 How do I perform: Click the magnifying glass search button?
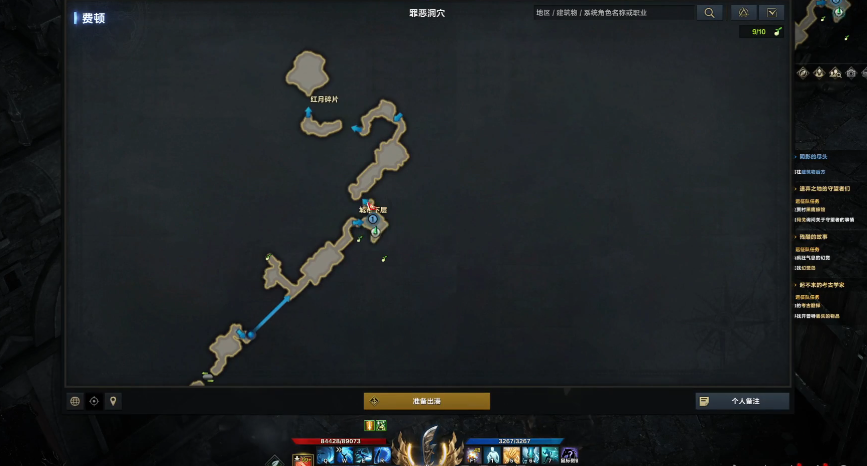[x=708, y=13]
